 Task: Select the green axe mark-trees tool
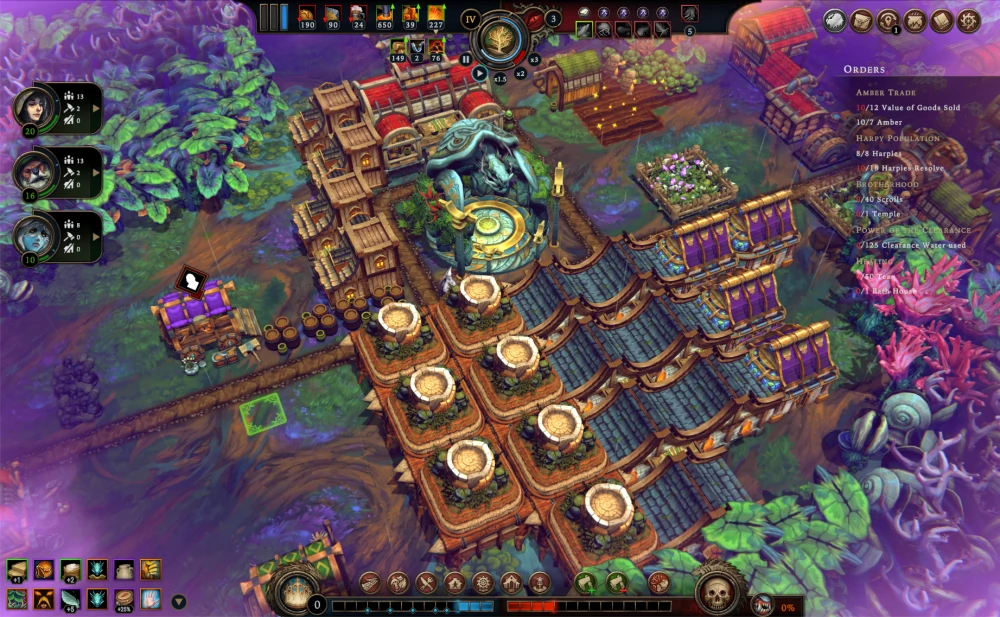point(587,582)
